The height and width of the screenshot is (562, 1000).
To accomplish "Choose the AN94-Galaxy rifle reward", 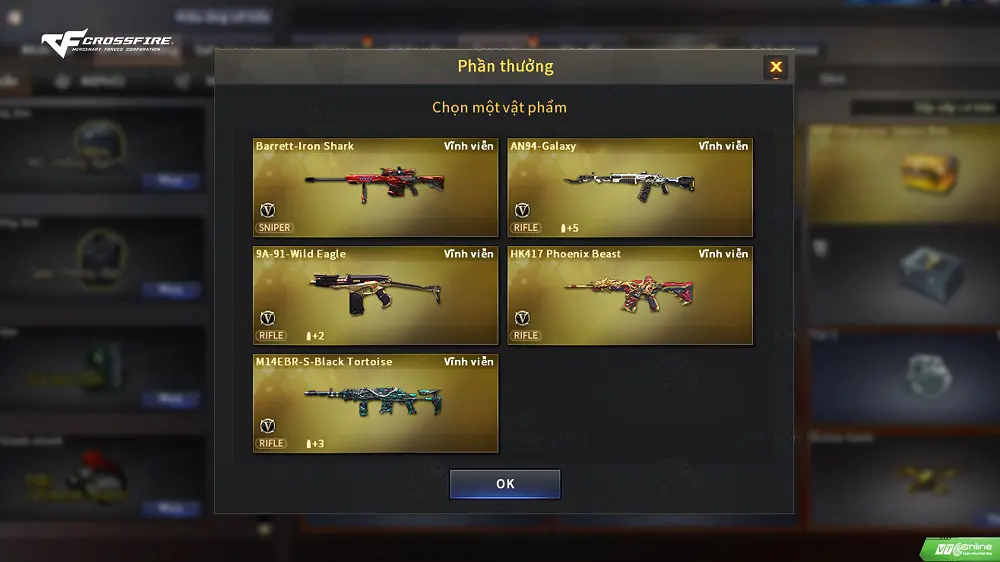I will (x=630, y=187).
